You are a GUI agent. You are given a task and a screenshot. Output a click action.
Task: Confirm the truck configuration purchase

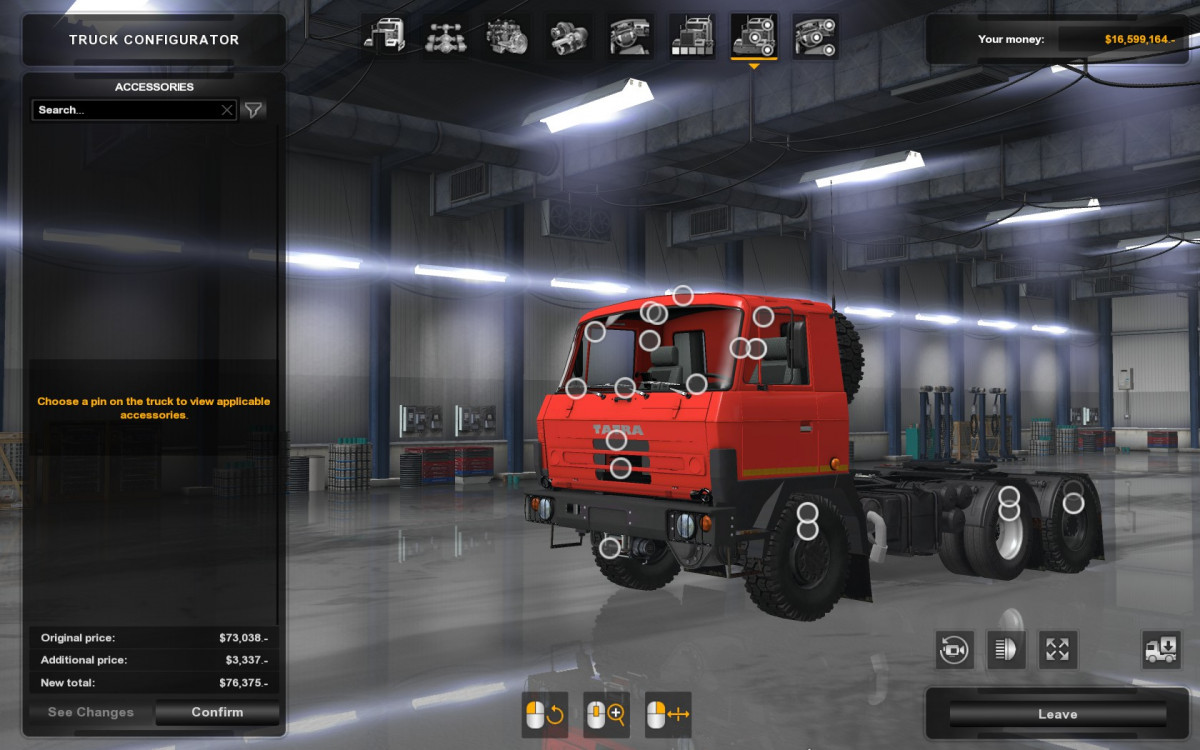pyautogui.click(x=217, y=712)
